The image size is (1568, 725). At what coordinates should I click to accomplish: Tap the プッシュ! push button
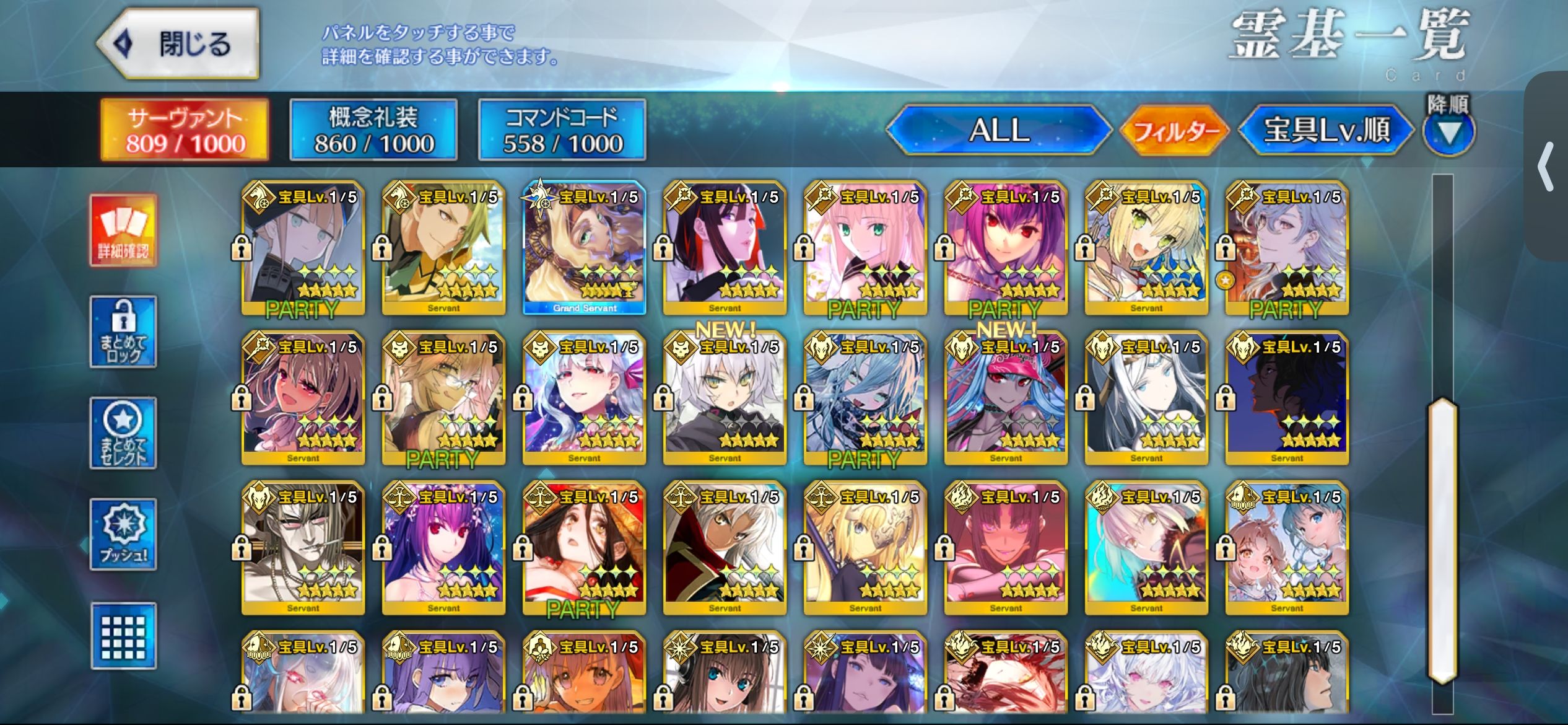pos(123,534)
